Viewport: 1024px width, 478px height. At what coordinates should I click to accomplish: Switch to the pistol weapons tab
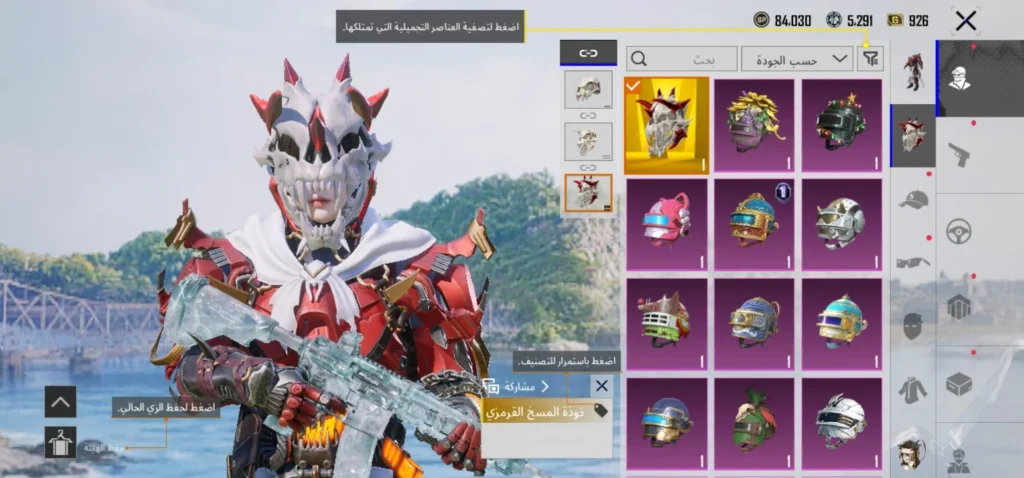tap(959, 153)
